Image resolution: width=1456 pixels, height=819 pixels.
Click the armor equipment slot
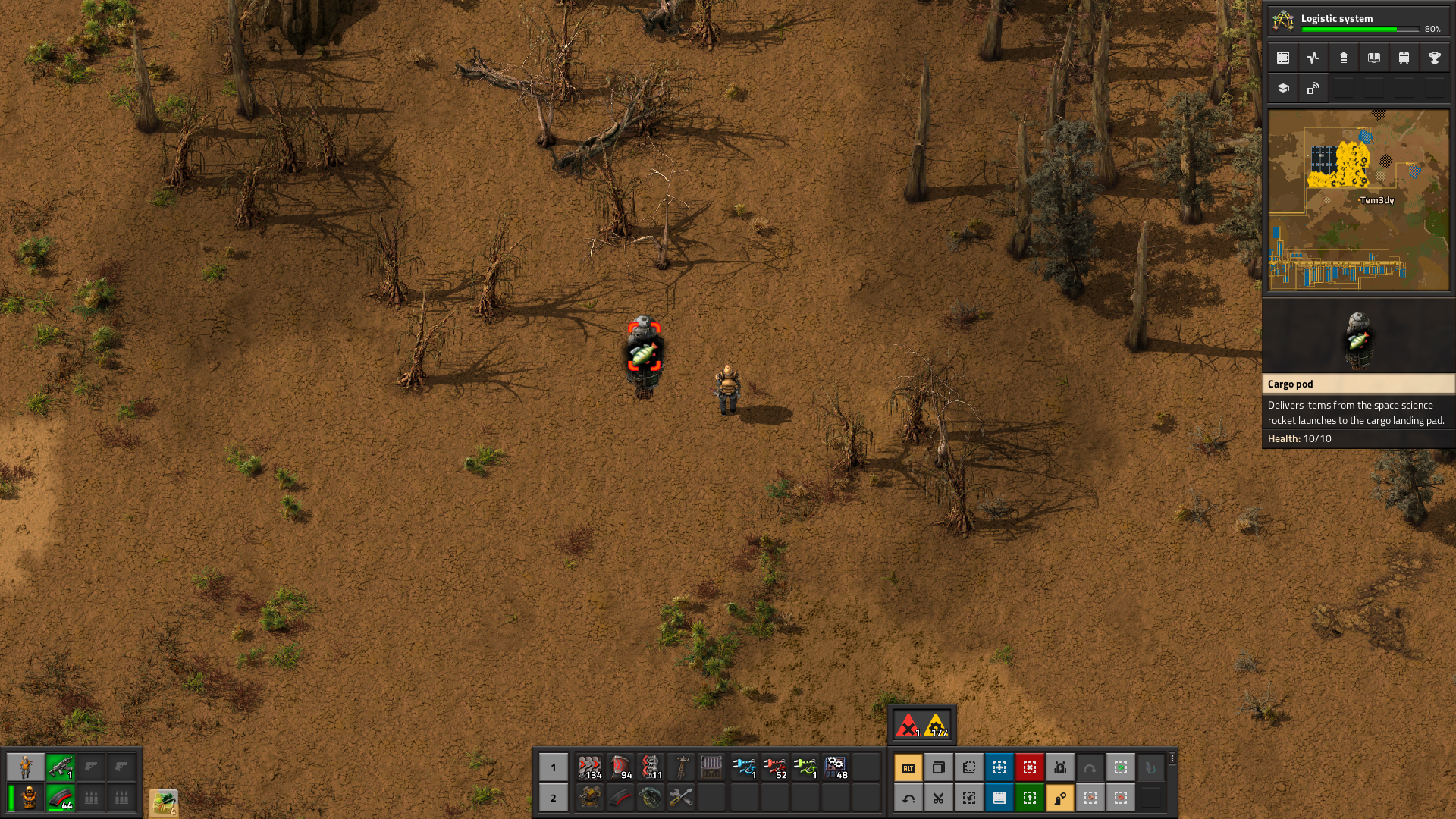click(30, 798)
